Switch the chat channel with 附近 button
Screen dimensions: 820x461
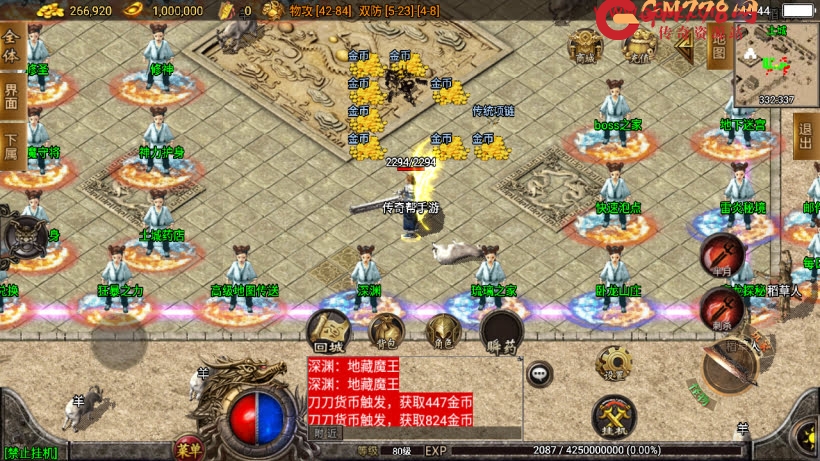pyautogui.click(x=325, y=433)
